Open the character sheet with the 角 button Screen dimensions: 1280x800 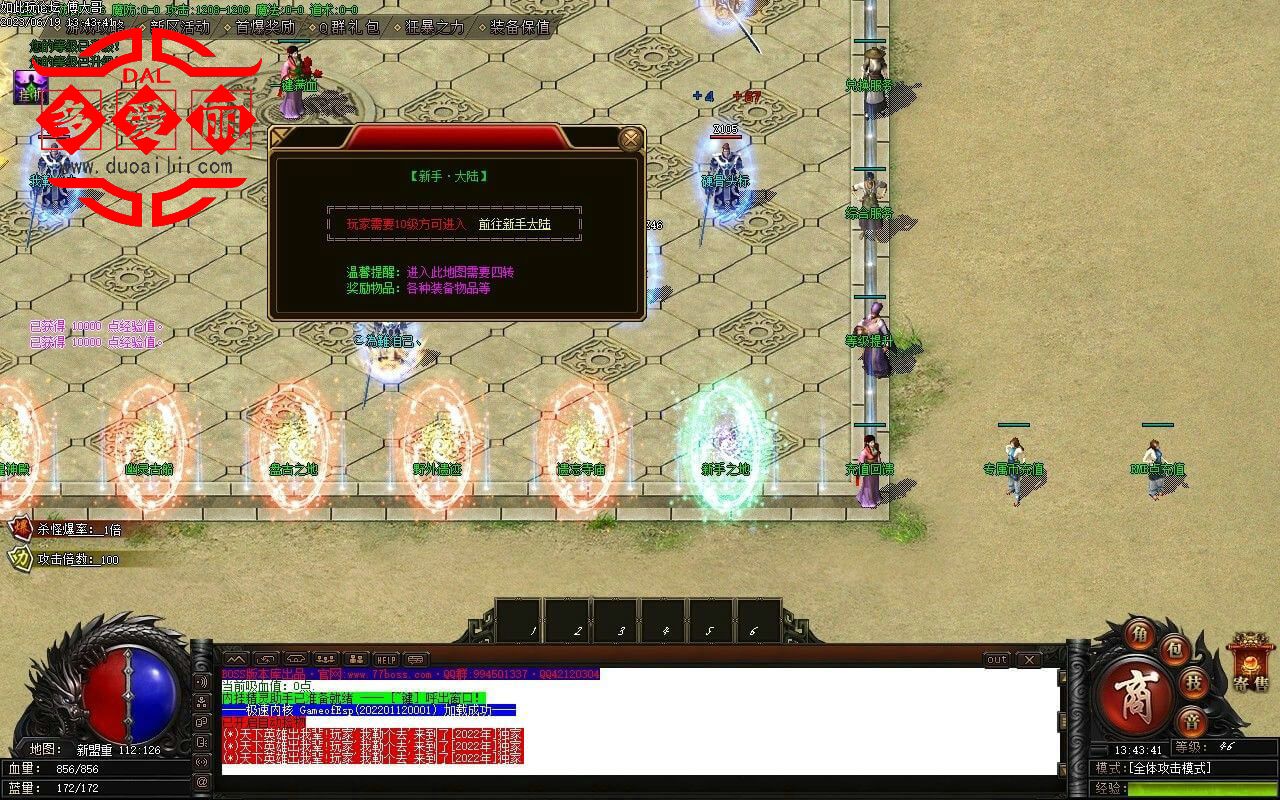click(1139, 634)
